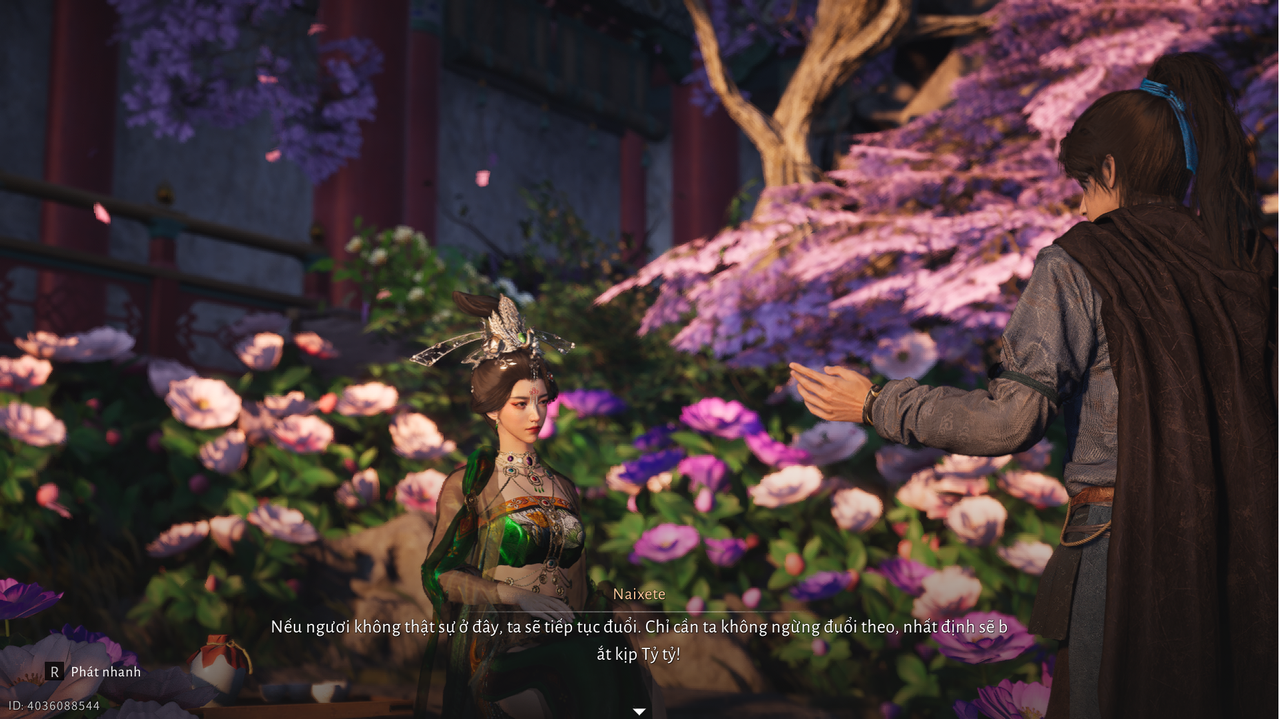Click the dialogue continue arrow

click(x=639, y=711)
